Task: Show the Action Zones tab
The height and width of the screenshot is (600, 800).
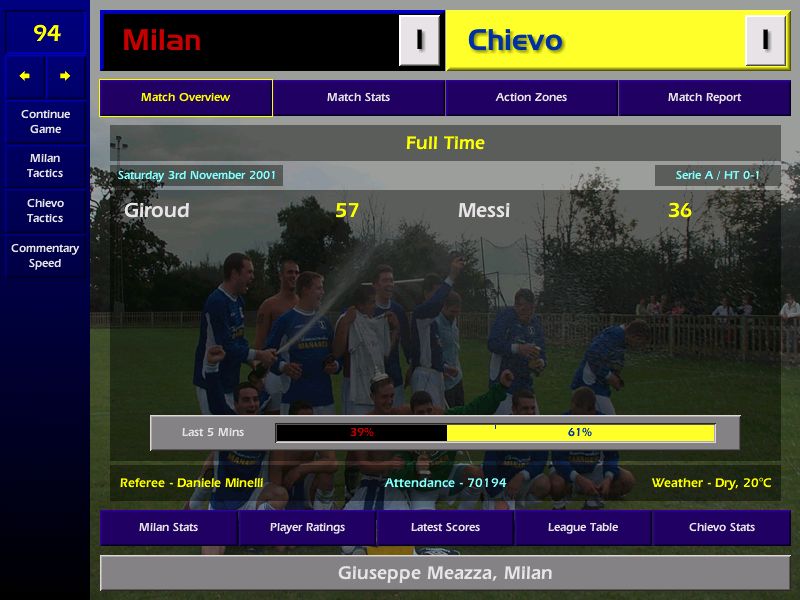Action: (531, 98)
